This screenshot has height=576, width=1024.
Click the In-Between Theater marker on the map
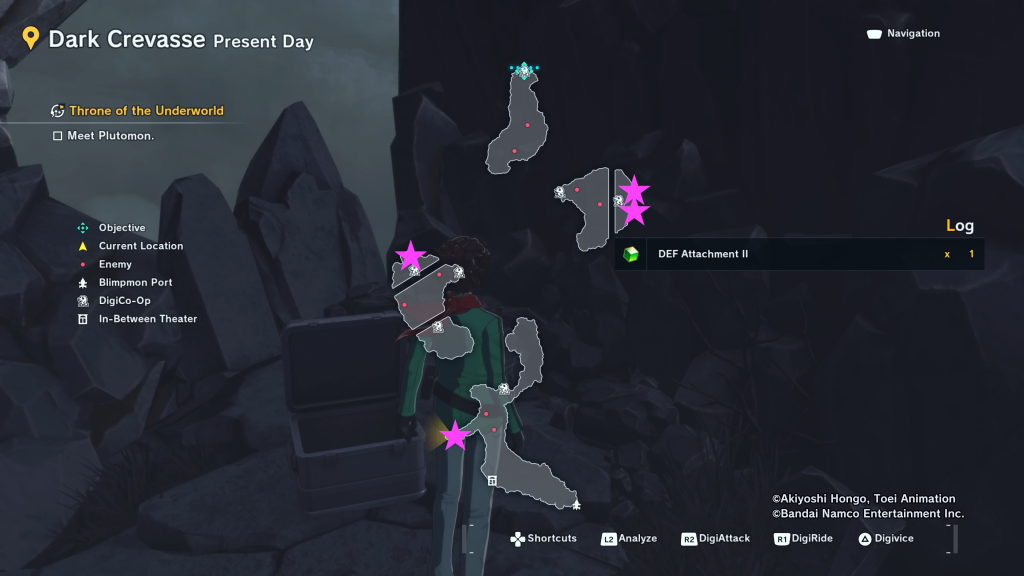click(x=492, y=481)
